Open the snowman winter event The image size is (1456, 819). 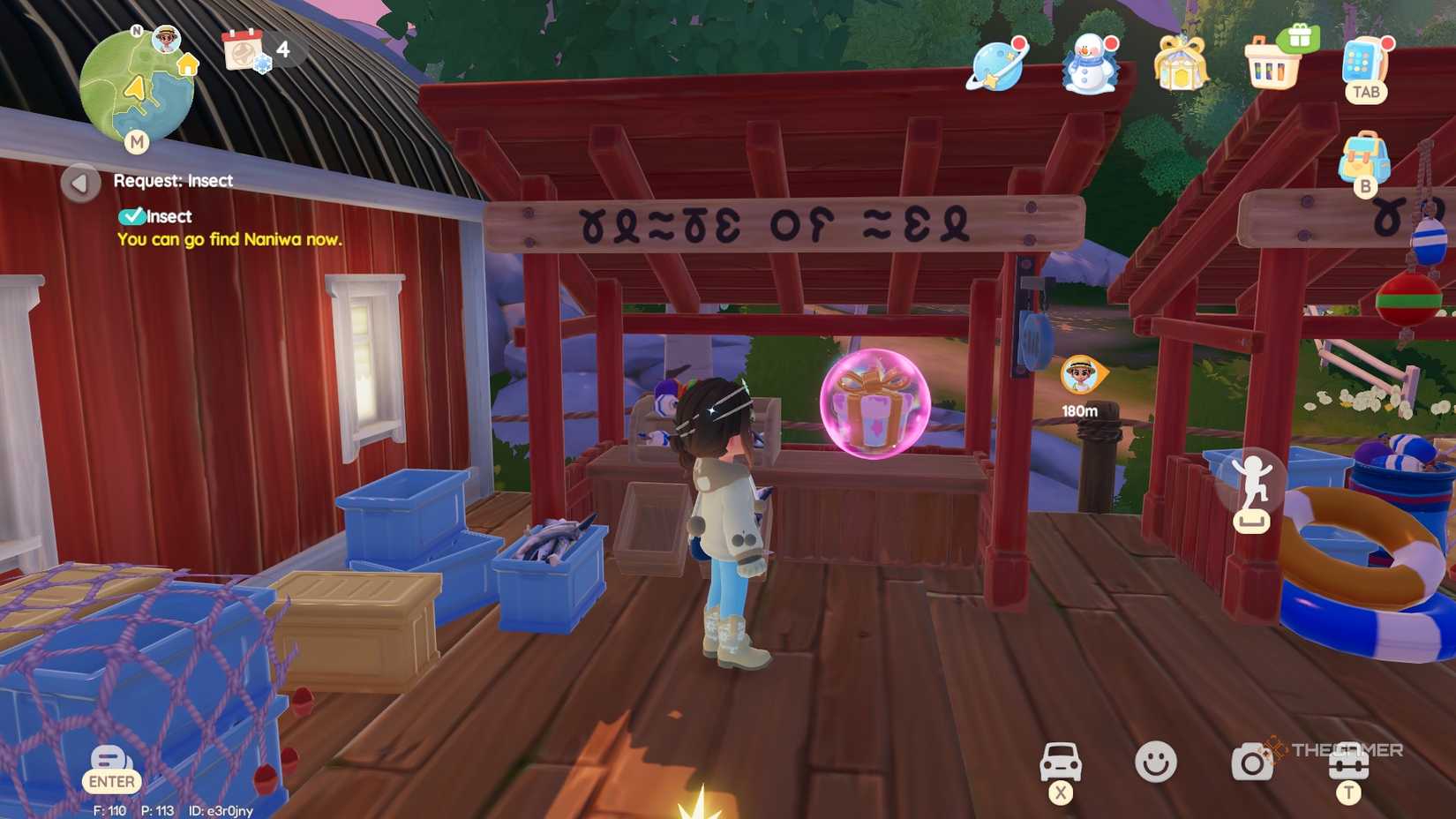click(x=1088, y=66)
